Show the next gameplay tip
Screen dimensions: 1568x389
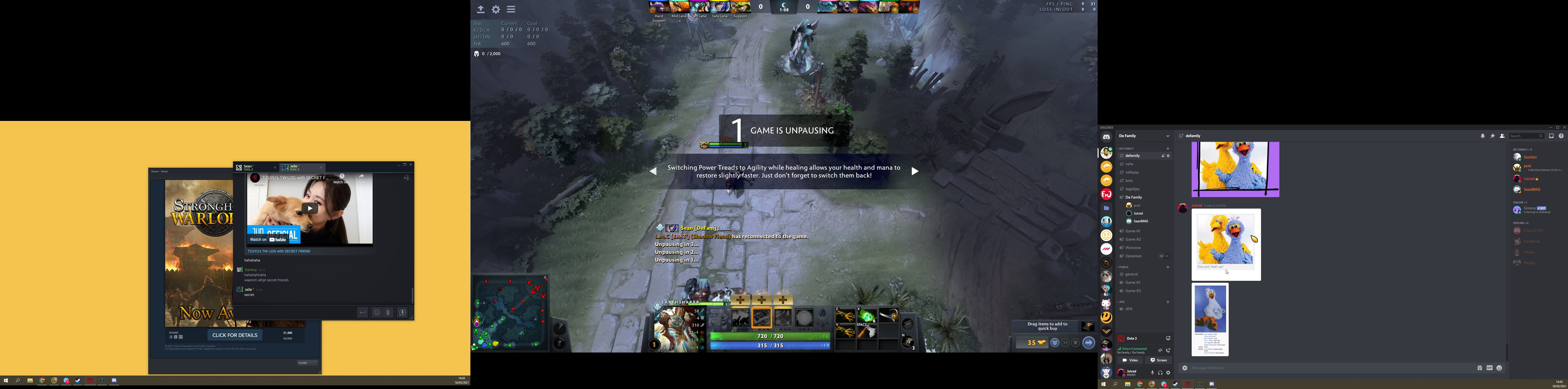click(914, 171)
